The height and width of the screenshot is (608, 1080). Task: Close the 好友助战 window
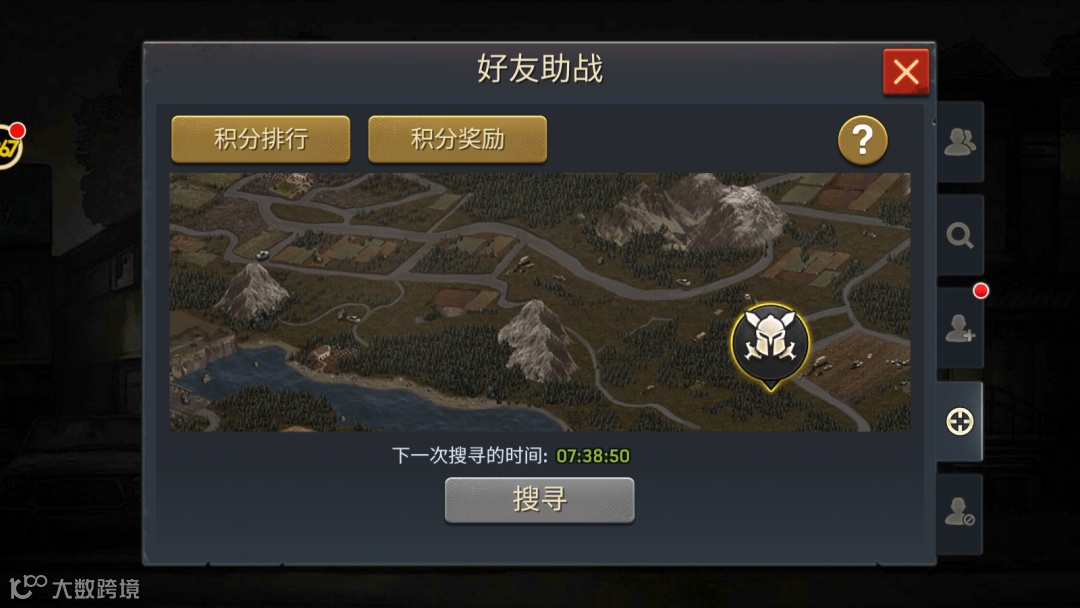[906, 72]
